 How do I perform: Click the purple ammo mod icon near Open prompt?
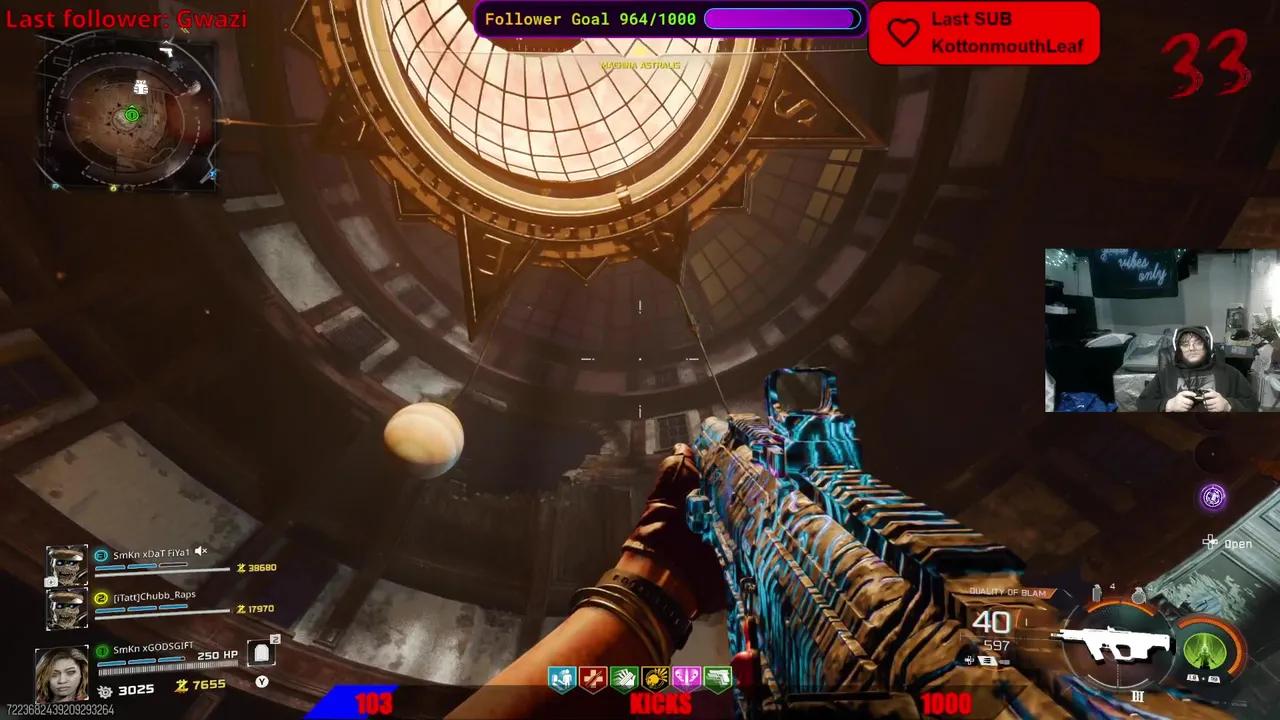[x=1213, y=497]
